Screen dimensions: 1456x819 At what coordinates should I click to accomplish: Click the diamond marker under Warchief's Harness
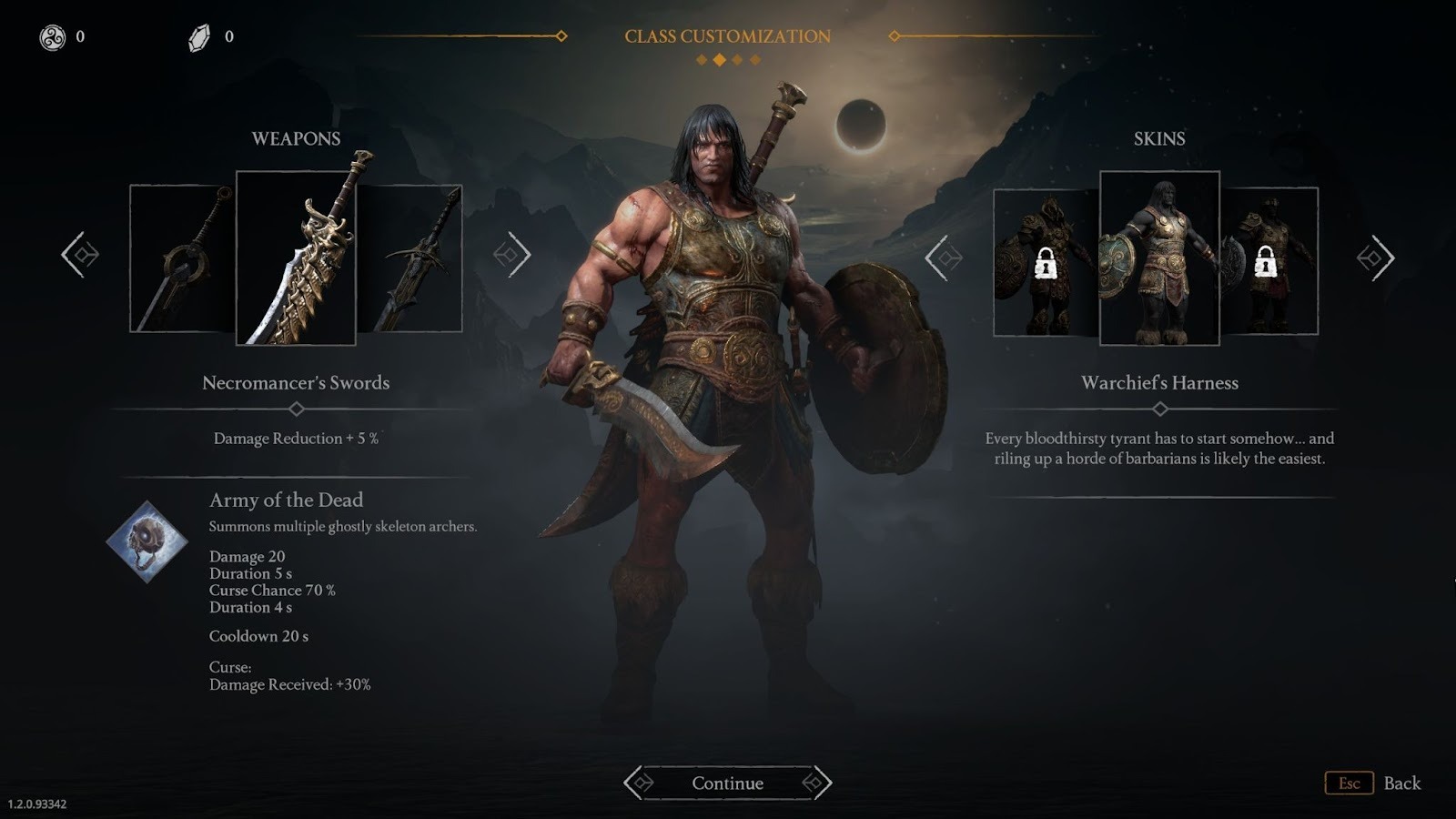click(x=1159, y=409)
